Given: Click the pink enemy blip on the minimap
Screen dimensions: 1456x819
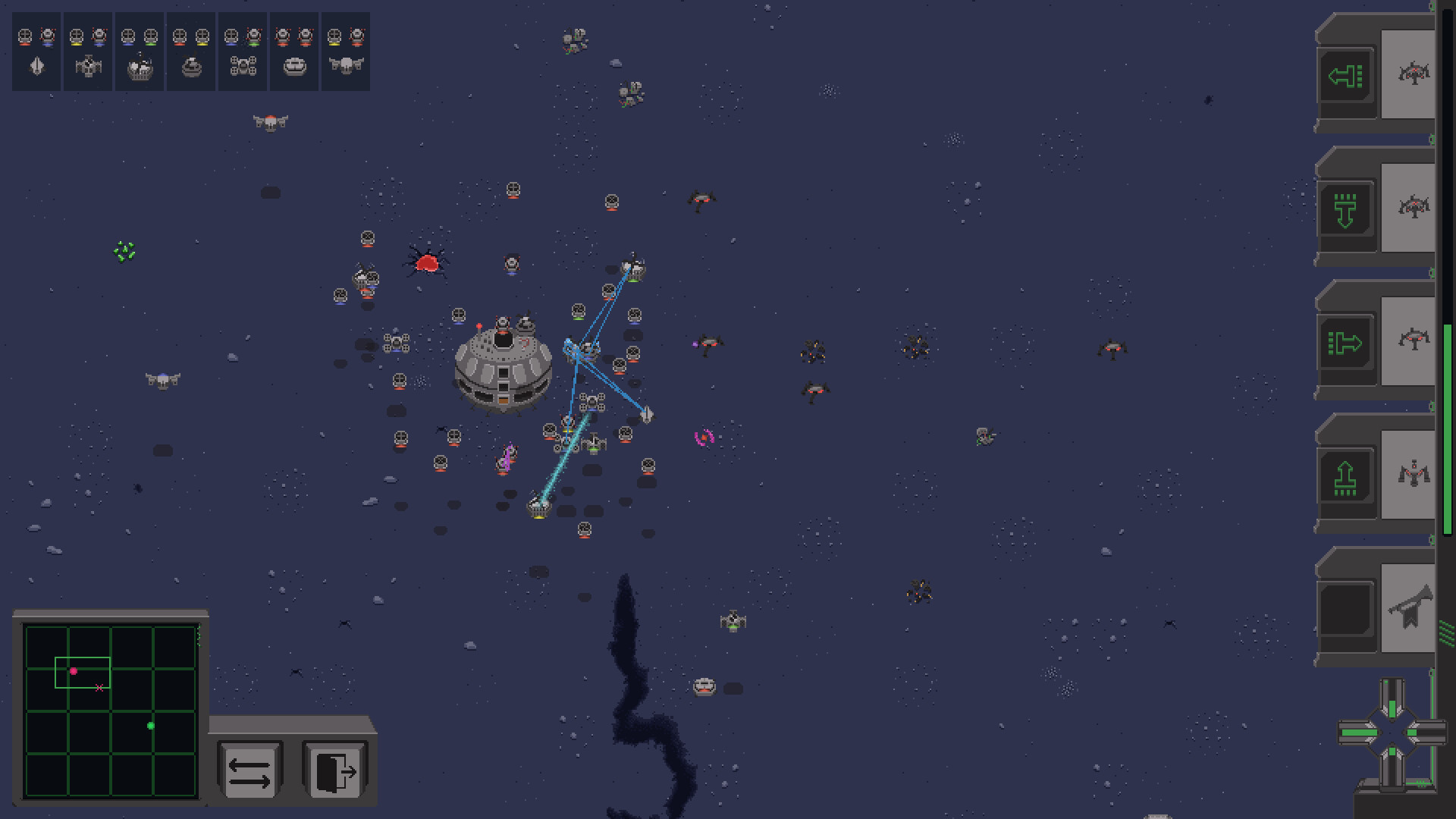Looking at the screenshot, I should point(74,670).
